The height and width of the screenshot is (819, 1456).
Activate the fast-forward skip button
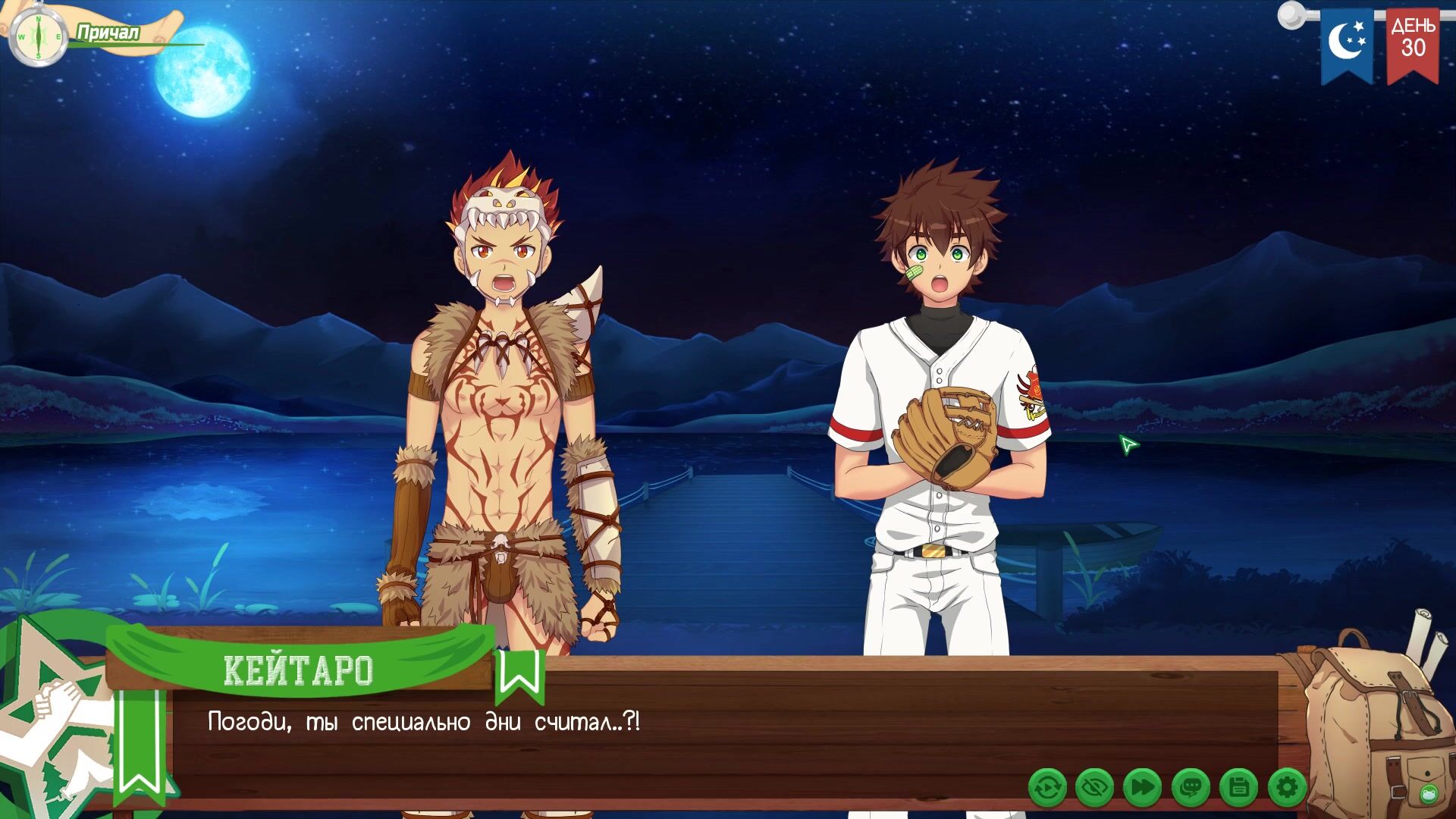(1142, 788)
